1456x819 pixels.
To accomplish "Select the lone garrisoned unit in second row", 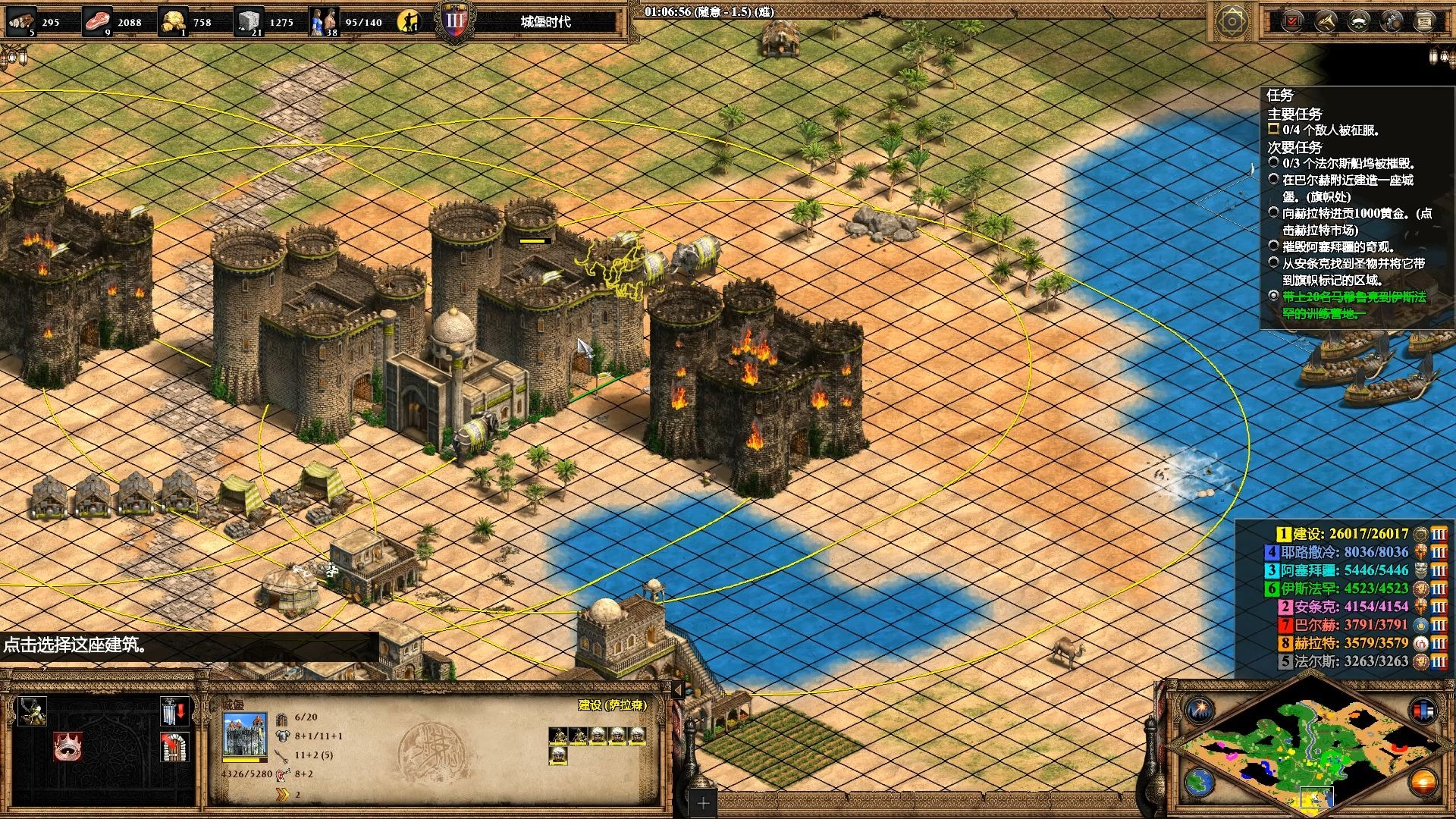I will 559,755.
